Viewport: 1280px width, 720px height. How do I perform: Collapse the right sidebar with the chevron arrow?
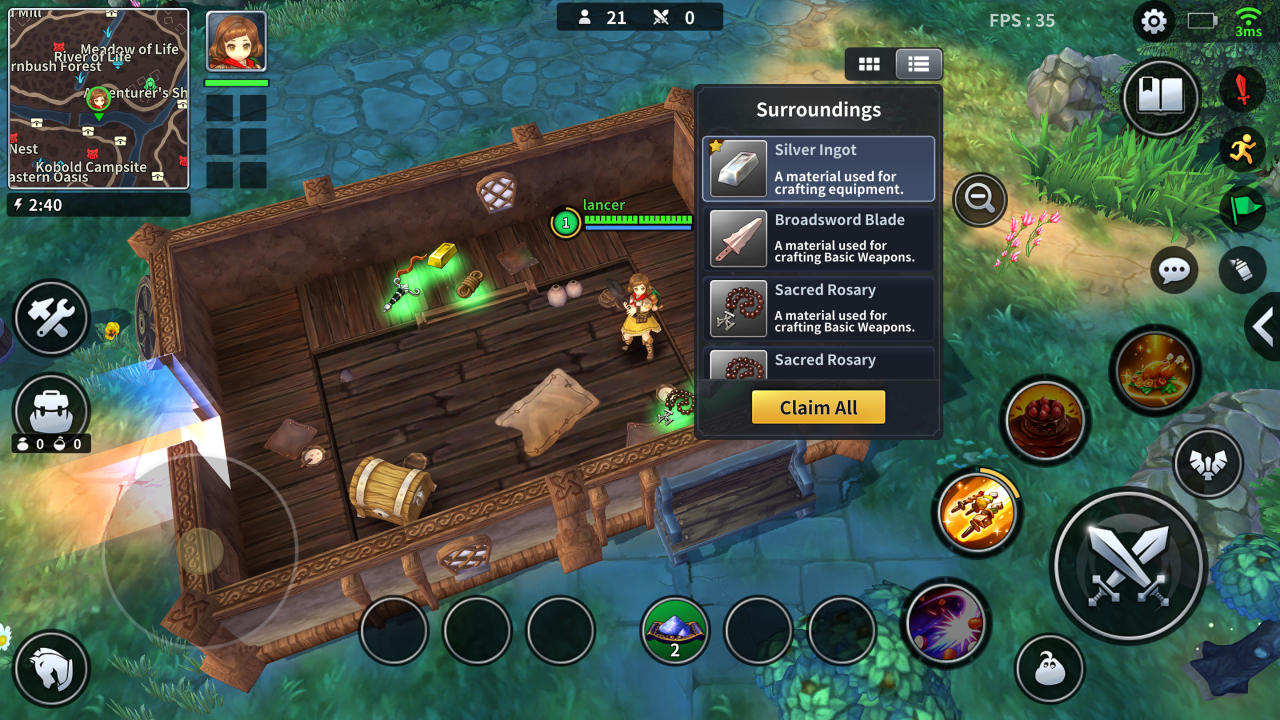(1263, 327)
